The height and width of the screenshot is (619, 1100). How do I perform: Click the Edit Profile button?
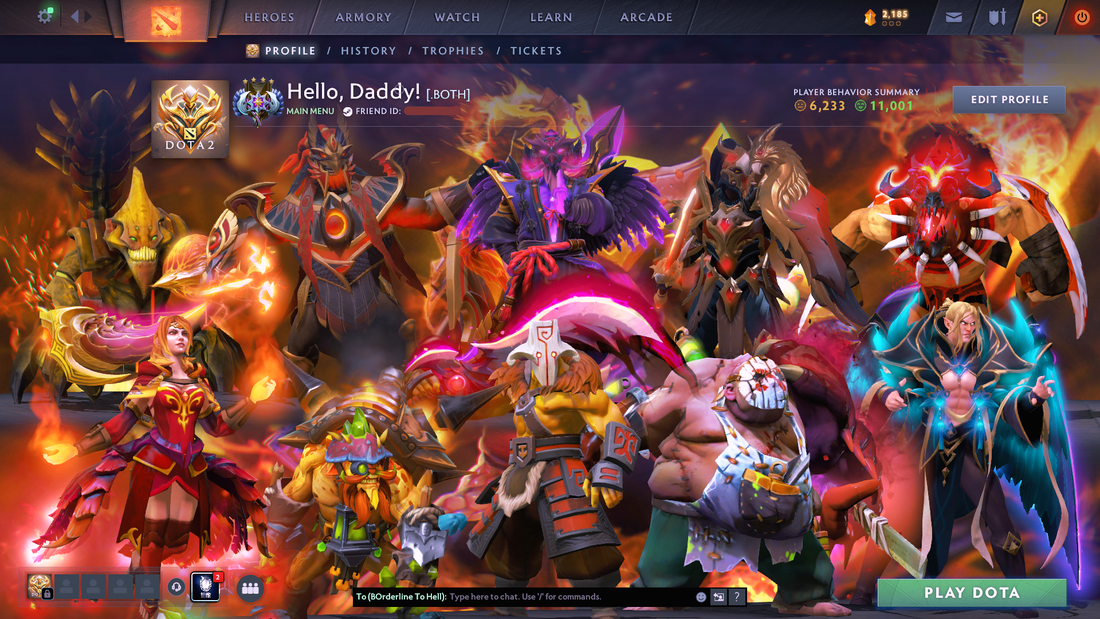point(1009,100)
